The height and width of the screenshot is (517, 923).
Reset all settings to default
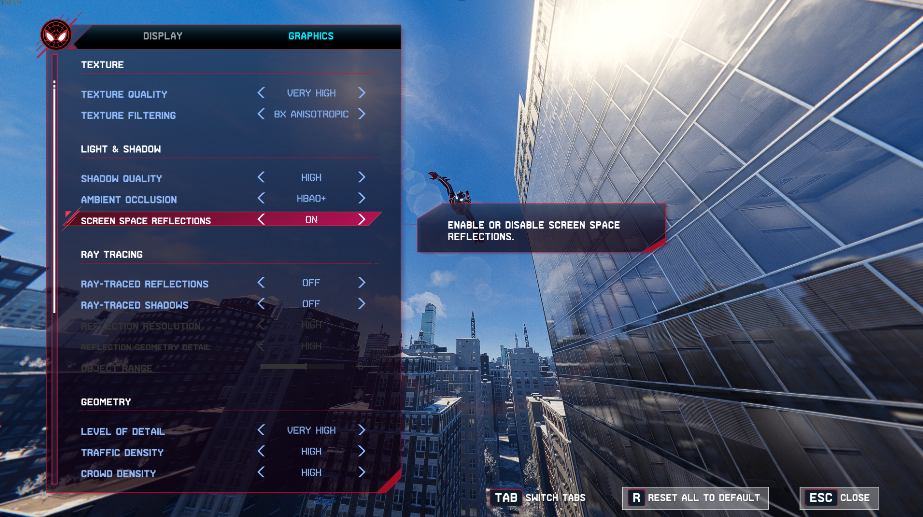point(693,497)
